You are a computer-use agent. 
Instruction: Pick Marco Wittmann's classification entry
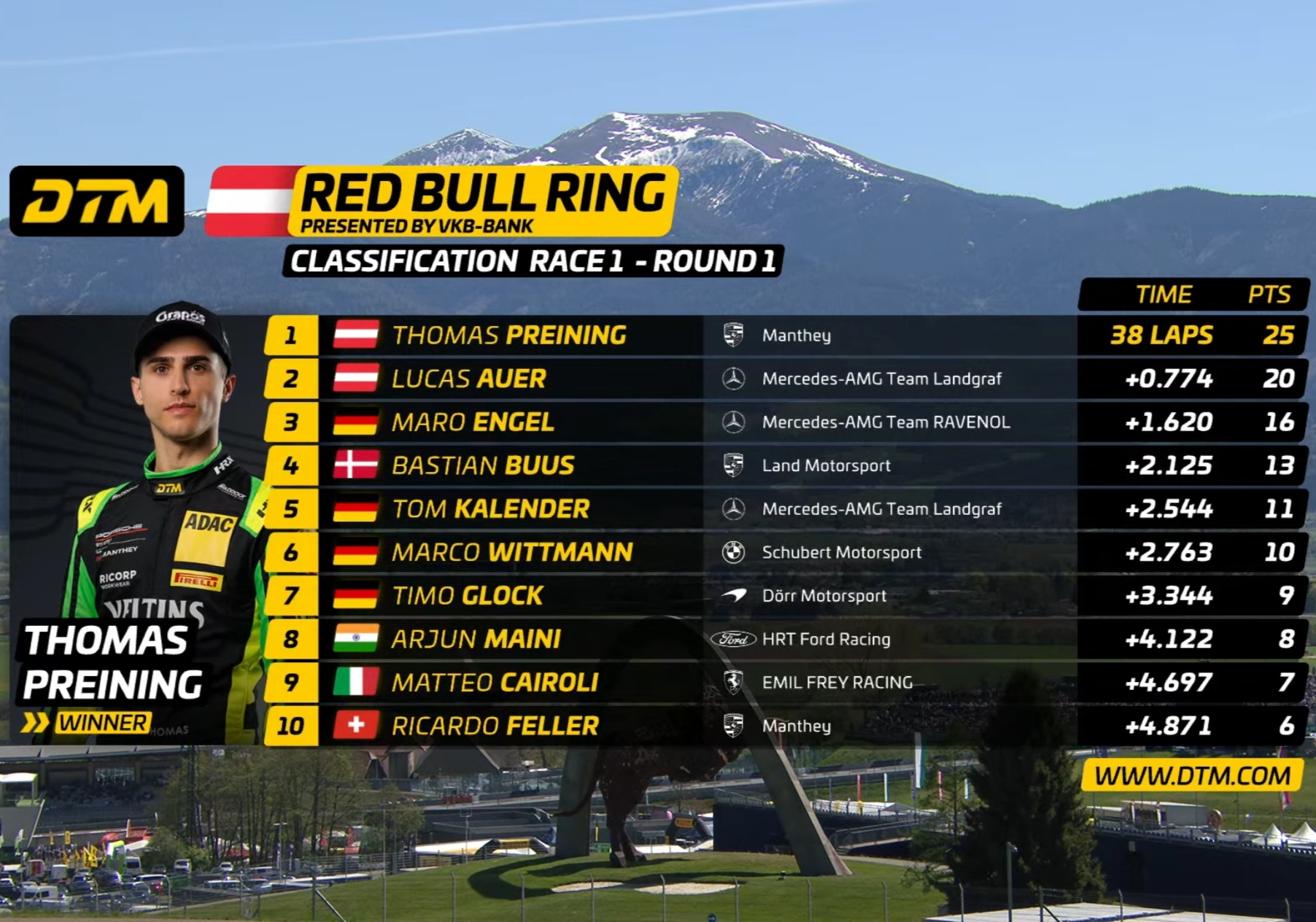[x=511, y=552]
